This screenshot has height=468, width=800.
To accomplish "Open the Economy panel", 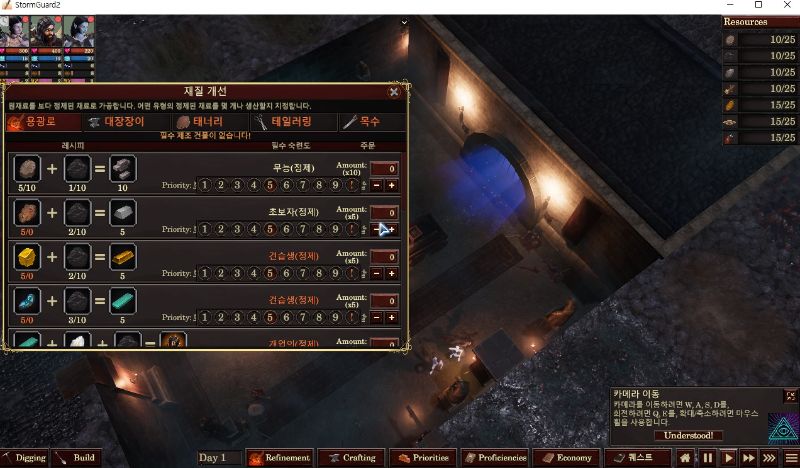I will coord(568,458).
